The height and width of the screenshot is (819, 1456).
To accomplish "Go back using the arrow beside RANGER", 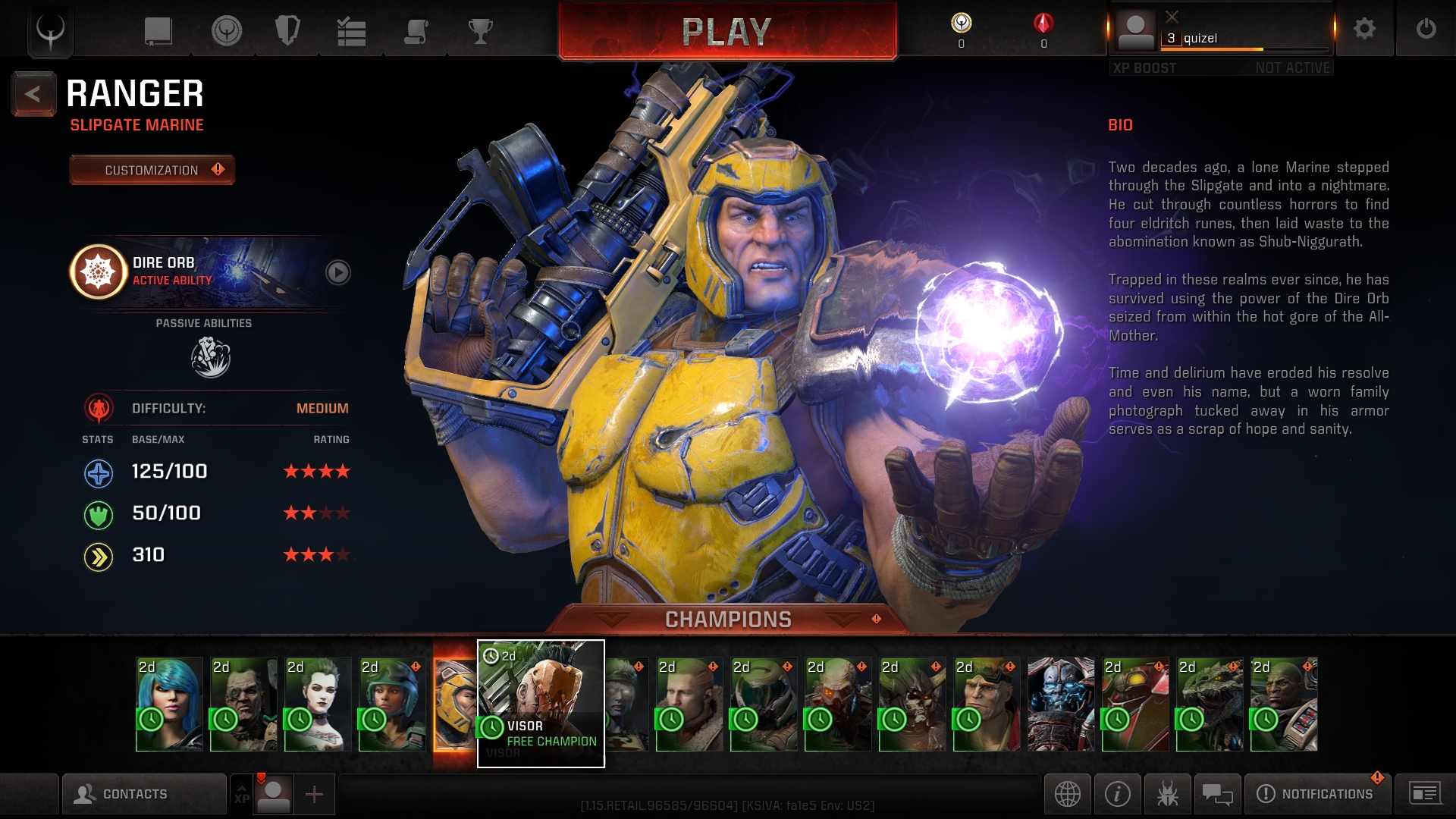I will [x=33, y=94].
